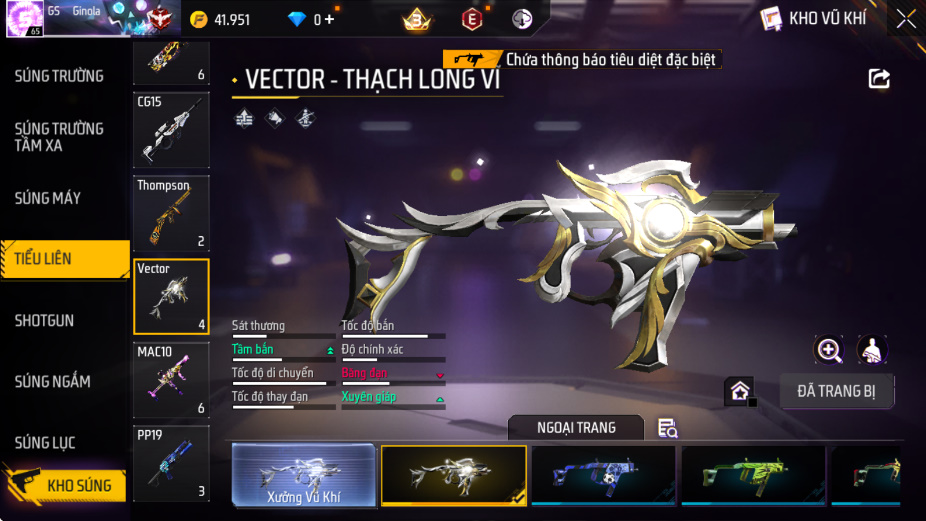Open the Xưởng Vũ Khí workshop

click(304, 475)
